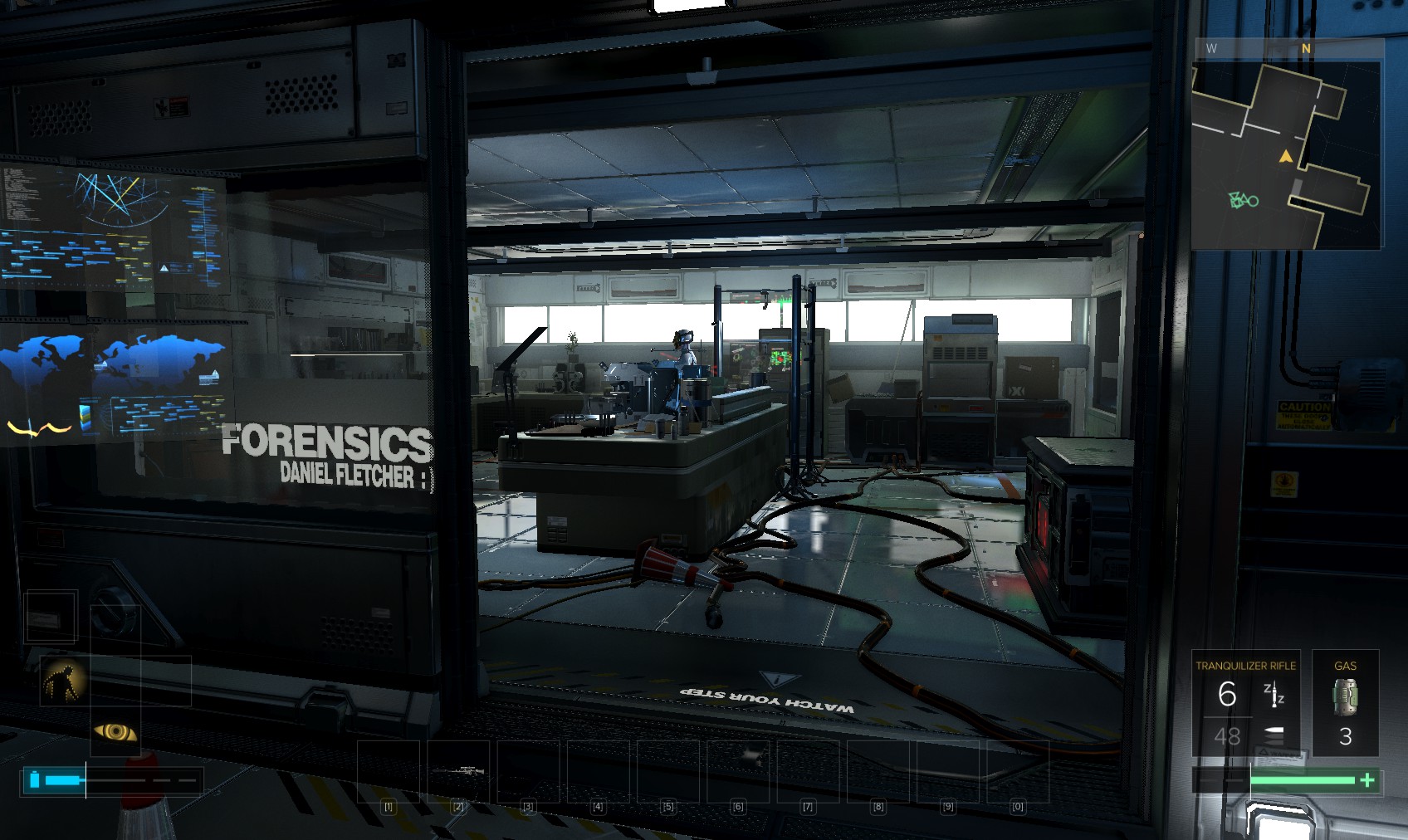Open the minimap in the corner

[1287, 154]
